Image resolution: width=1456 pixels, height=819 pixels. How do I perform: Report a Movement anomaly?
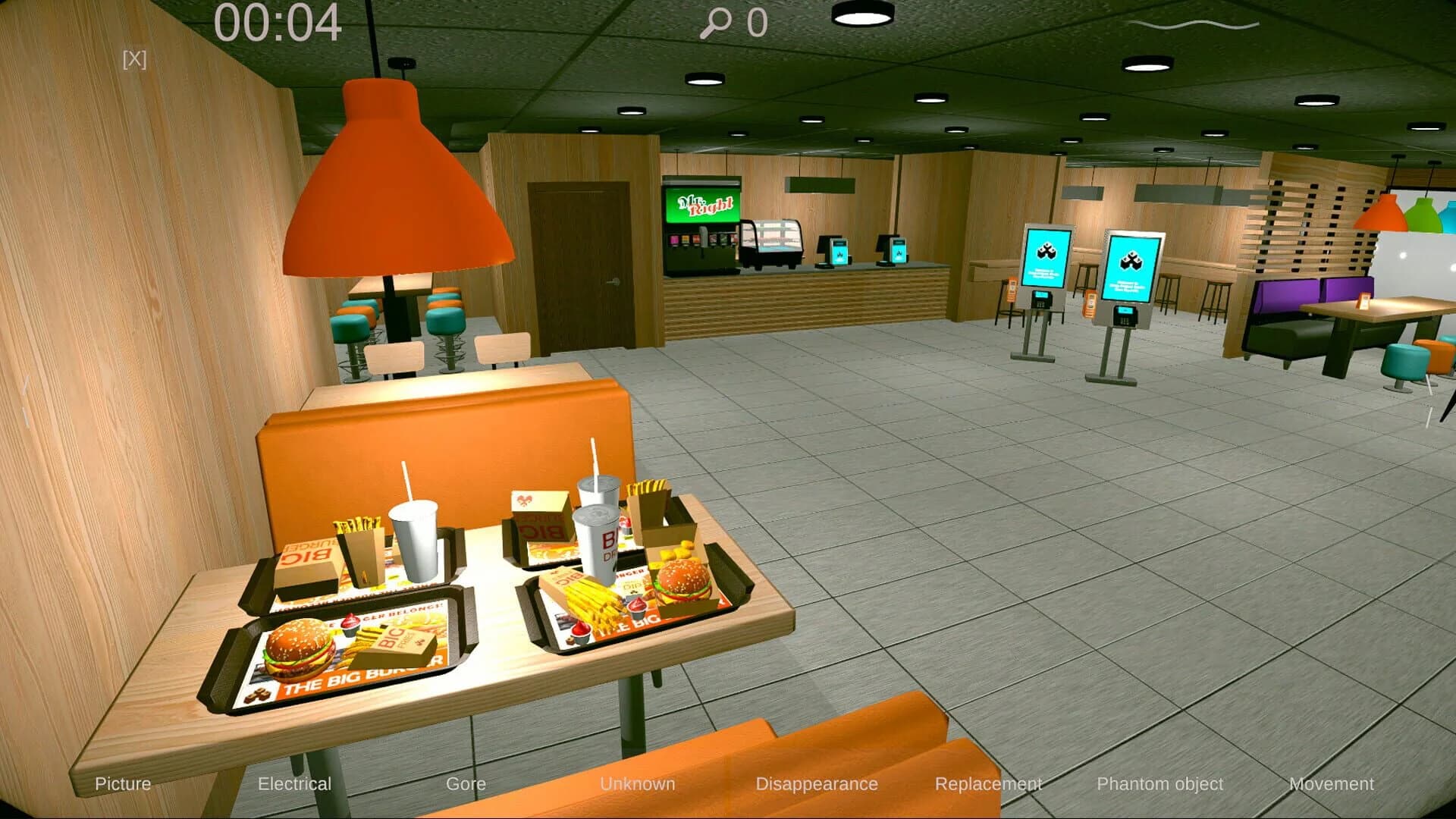1332,784
